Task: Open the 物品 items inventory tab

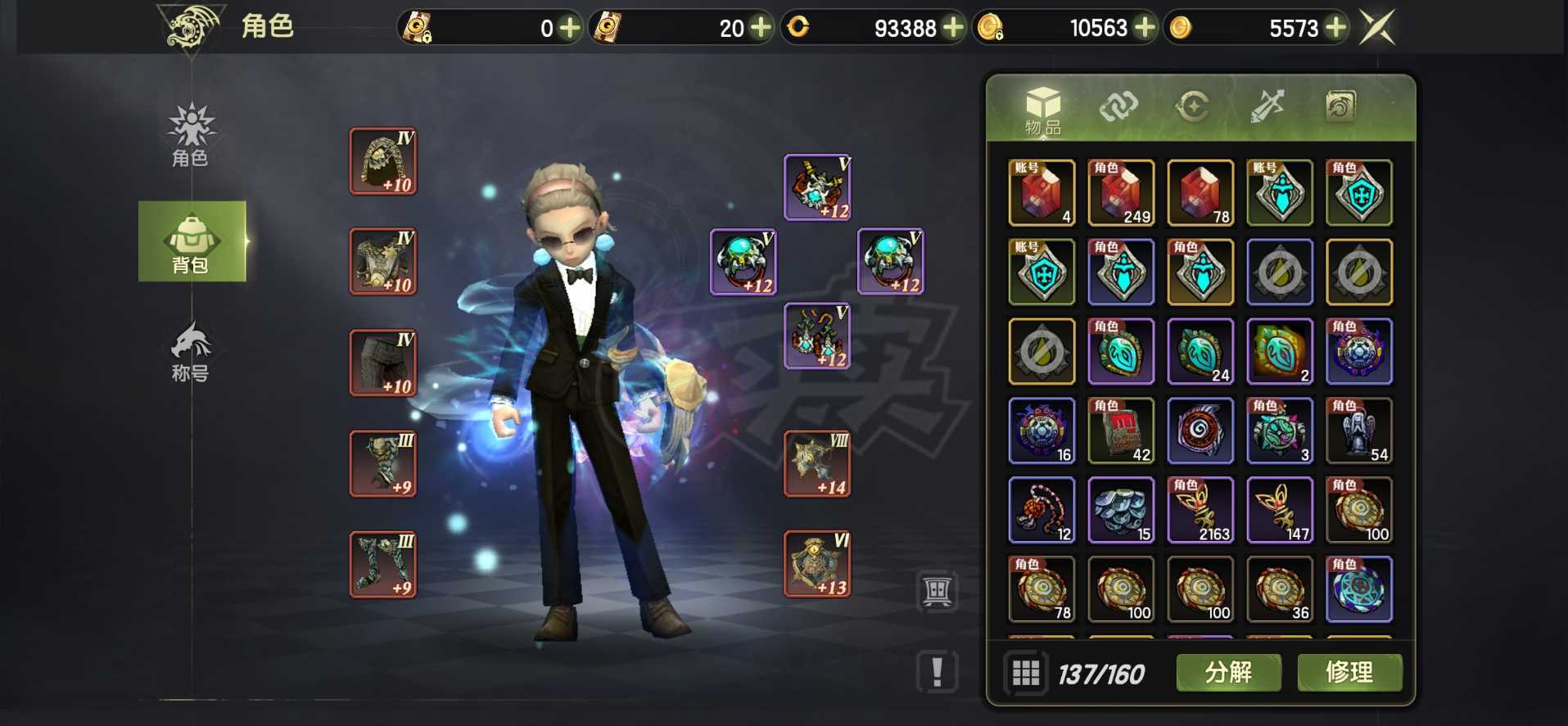Action: click(1042, 110)
